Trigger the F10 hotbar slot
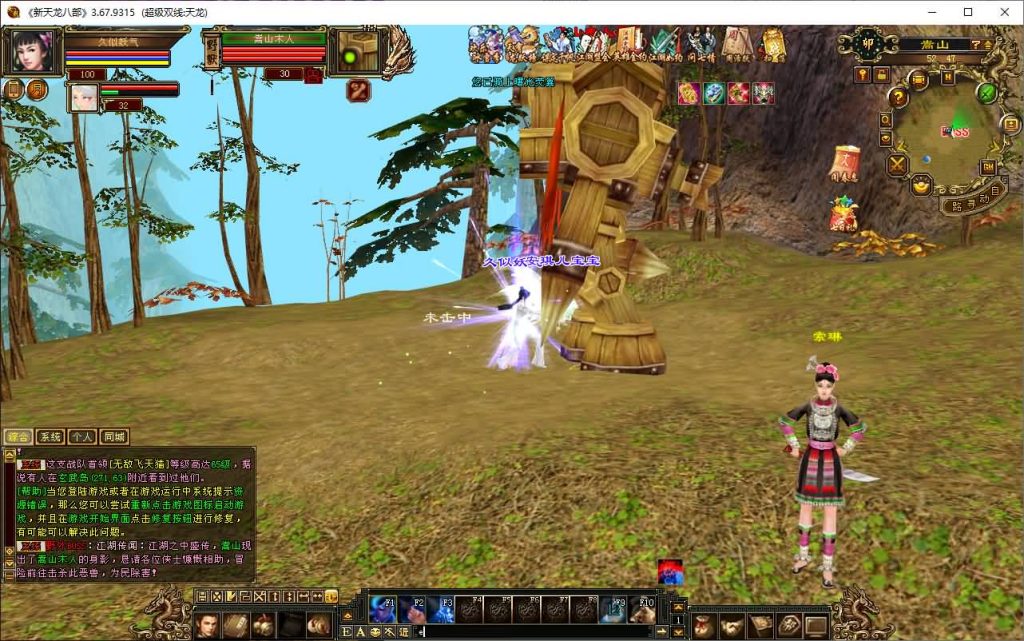The height and width of the screenshot is (641, 1024). (643, 609)
